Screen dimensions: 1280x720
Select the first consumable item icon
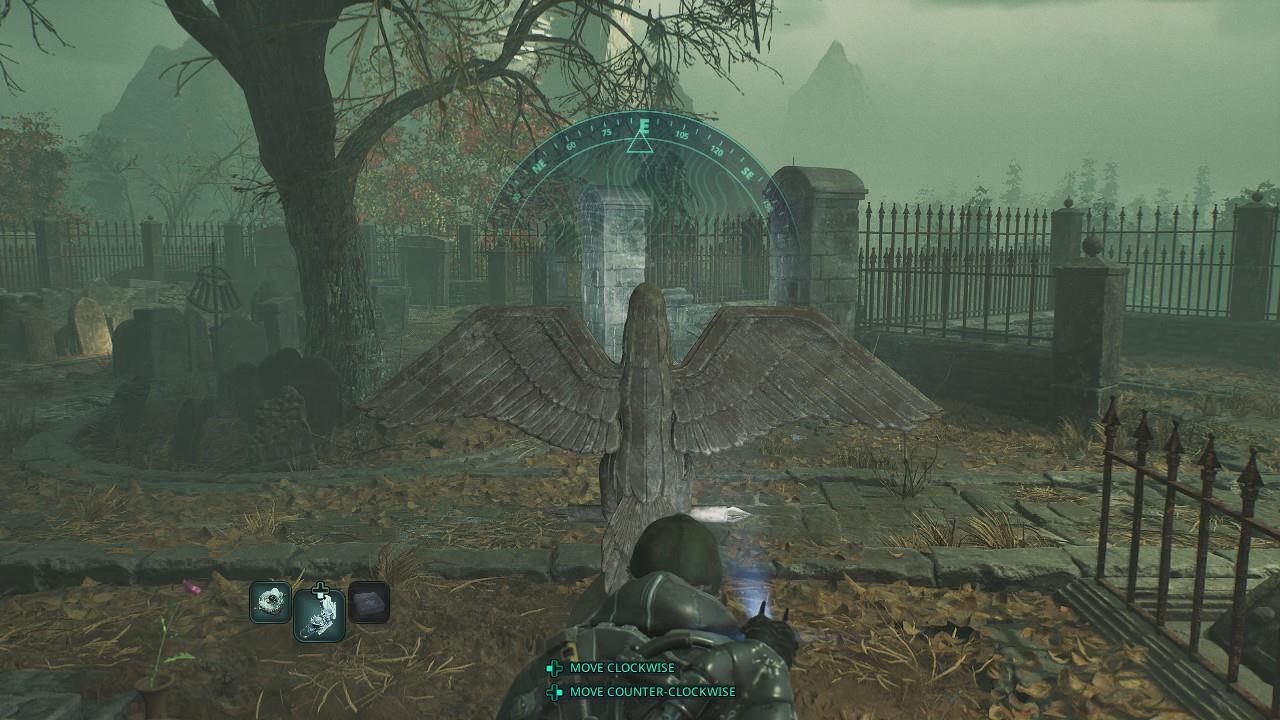click(271, 604)
